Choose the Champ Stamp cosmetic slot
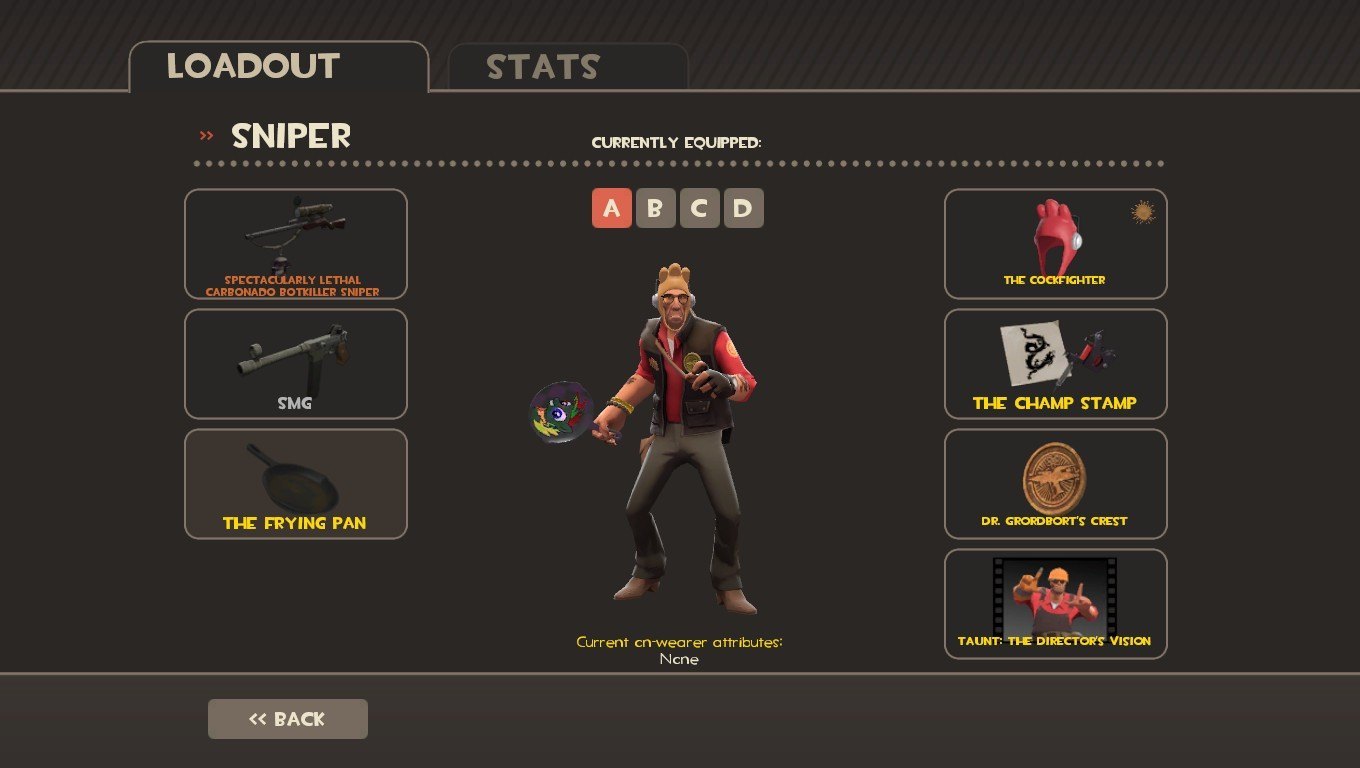This screenshot has height=768, width=1360. [1056, 364]
